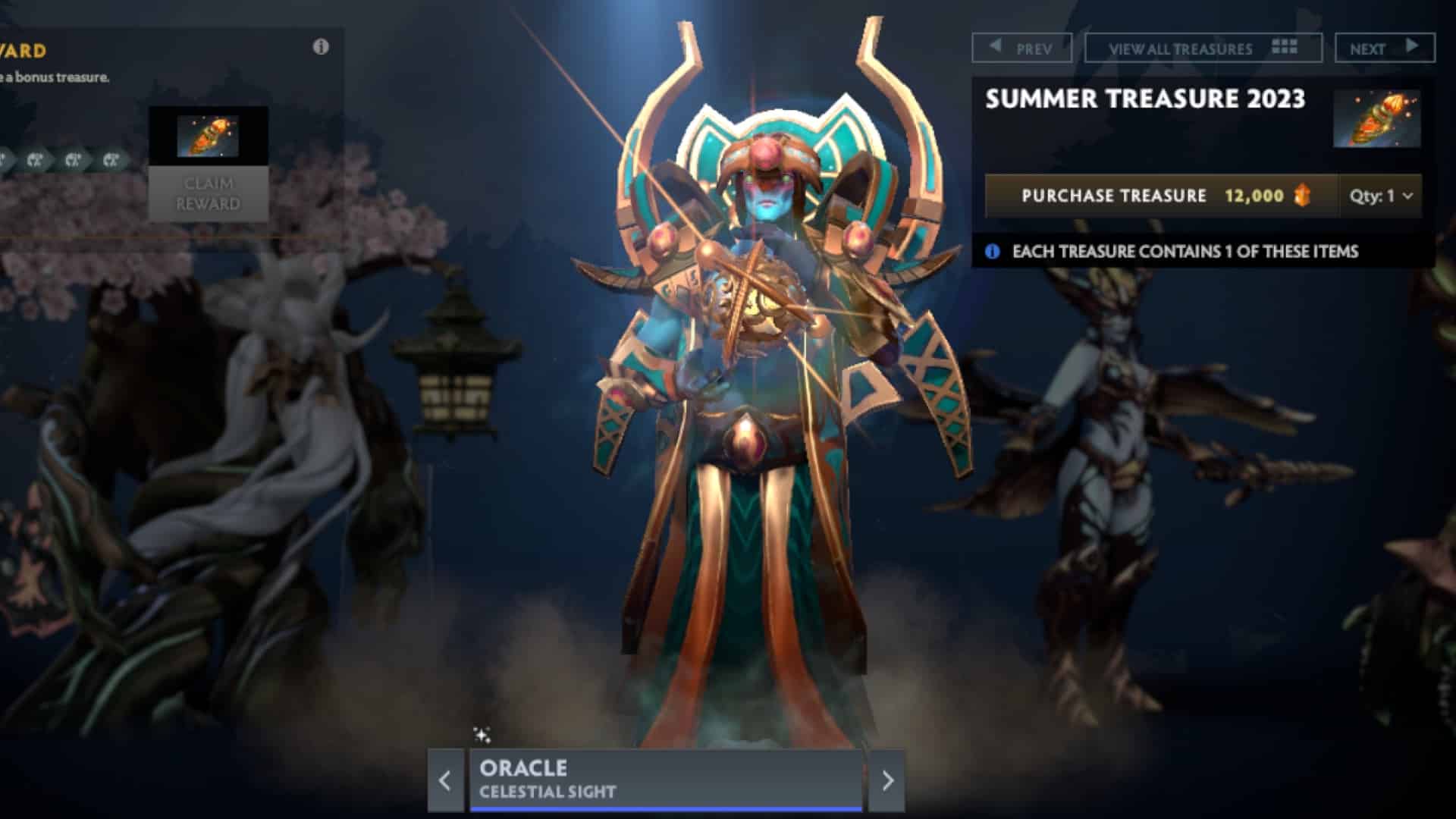Select a treasure milestone chevron on the reward track
The width and height of the screenshot is (1456, 819).
pyautogui.click(x=72, y=159)
